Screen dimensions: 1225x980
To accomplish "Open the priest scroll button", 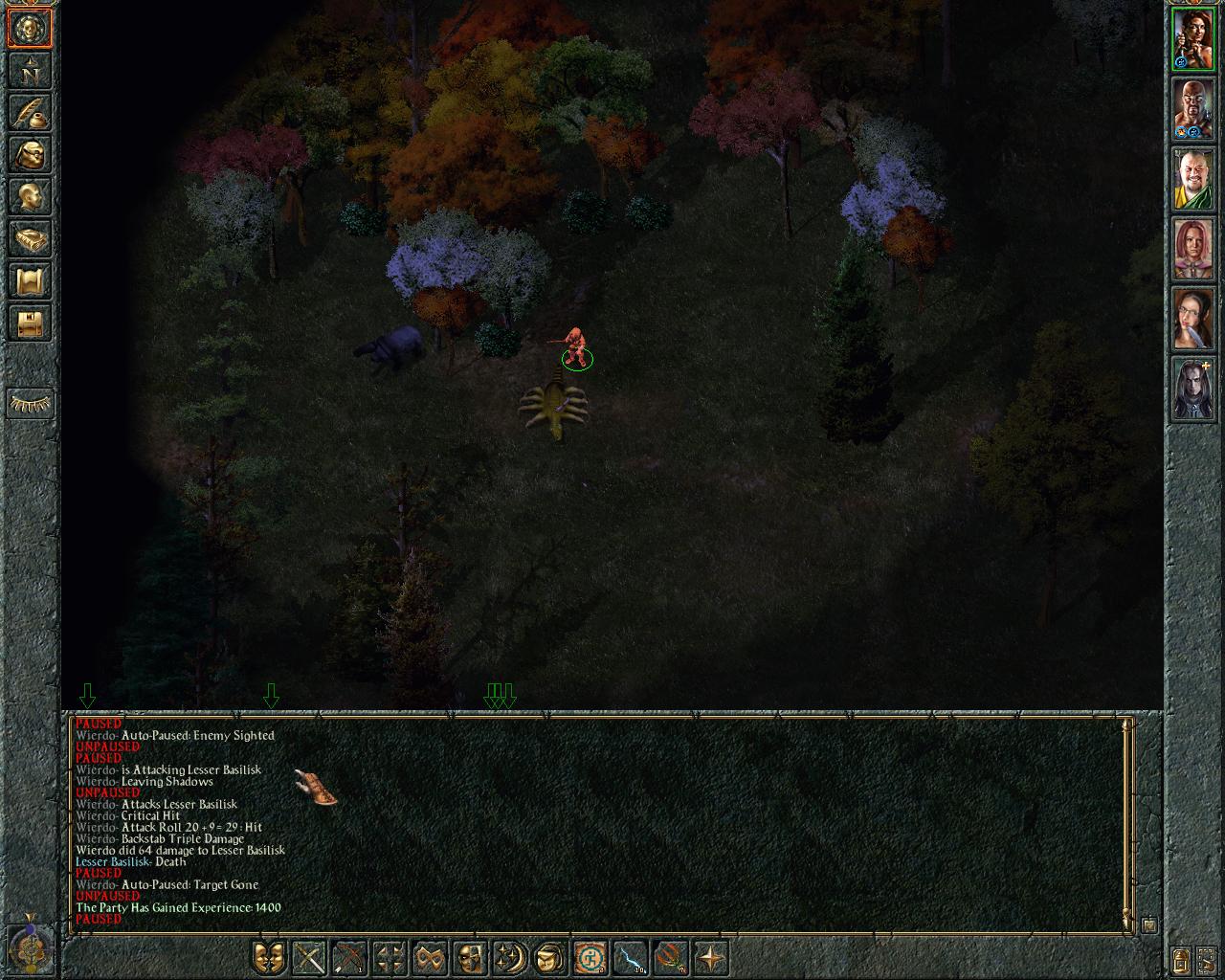I will click(x=30, y=281).
